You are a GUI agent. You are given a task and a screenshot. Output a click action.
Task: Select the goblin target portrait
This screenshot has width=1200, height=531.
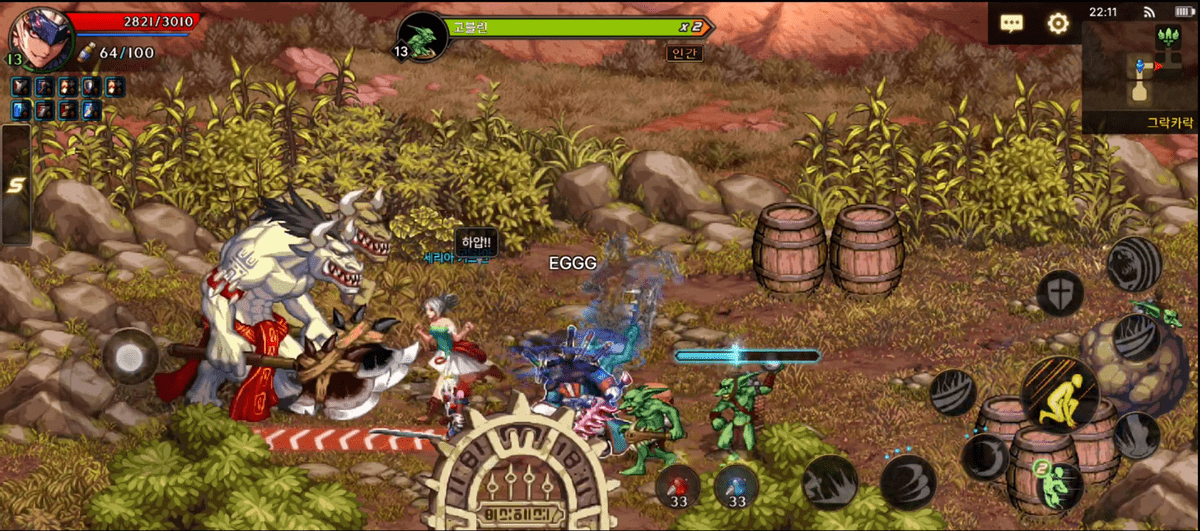[420, 36]
